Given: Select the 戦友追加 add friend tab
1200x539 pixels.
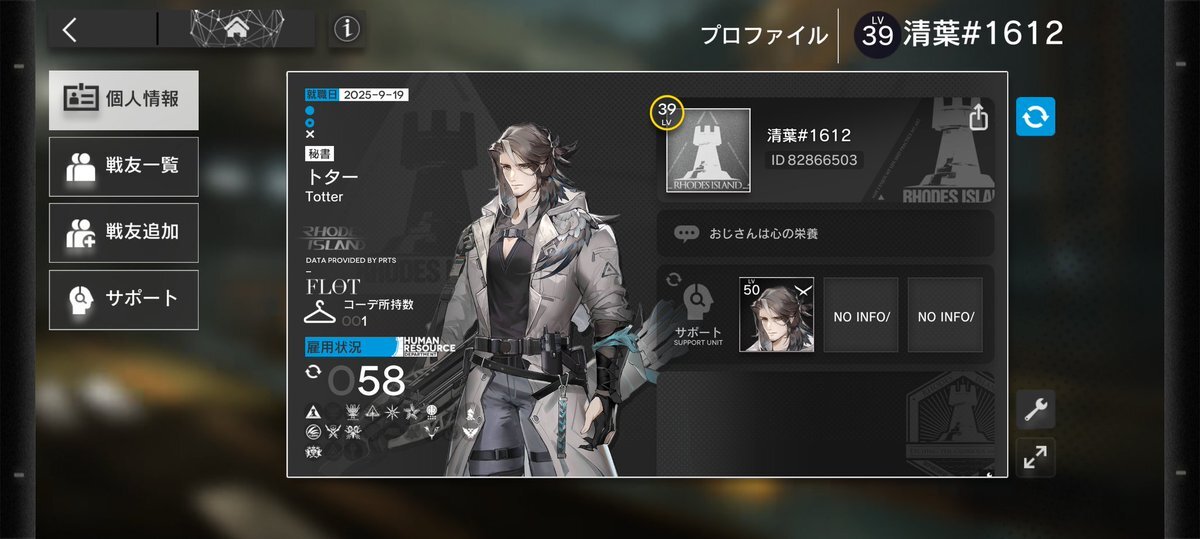Looking at the screenshot, I should tap(124, 232).
